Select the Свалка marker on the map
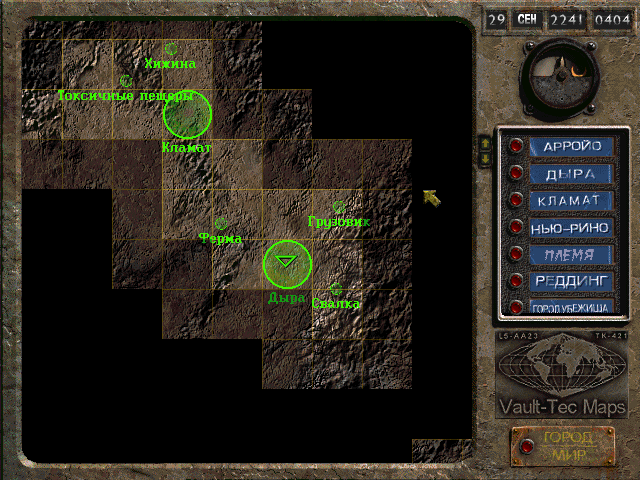The image size is (640, 480). (335, 290)
